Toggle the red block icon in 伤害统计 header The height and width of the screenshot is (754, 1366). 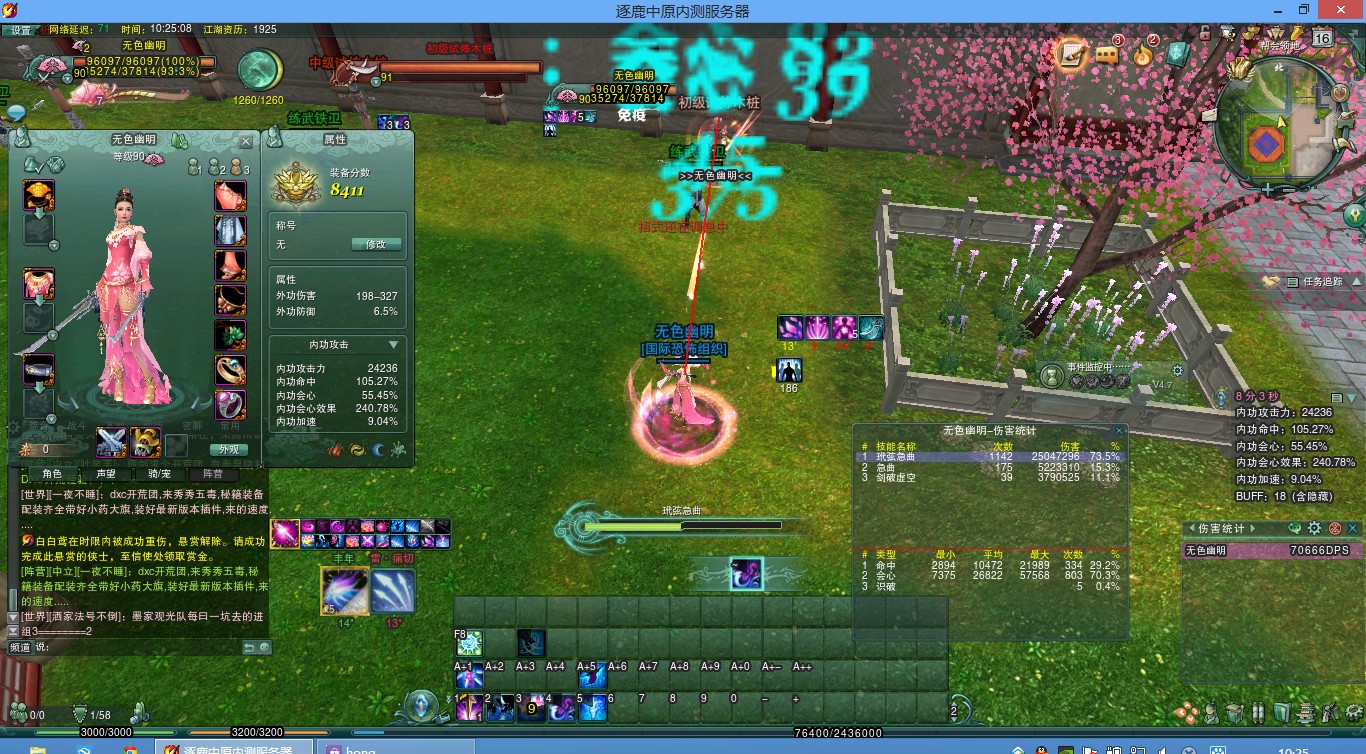[1335, 529]
